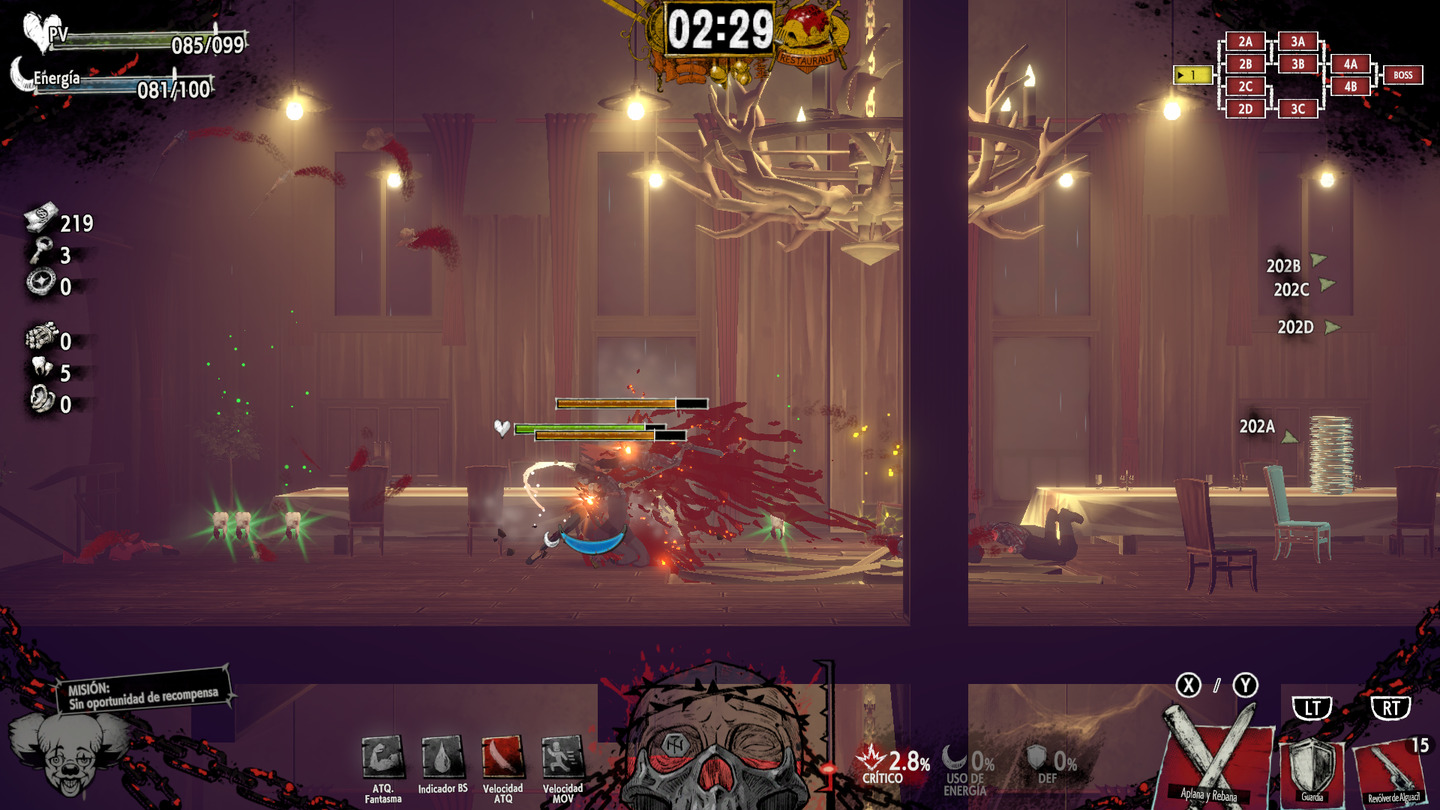Choose stage 2B on the route map
Screen dimensions: 1440x810
(x=1245, y=64)
